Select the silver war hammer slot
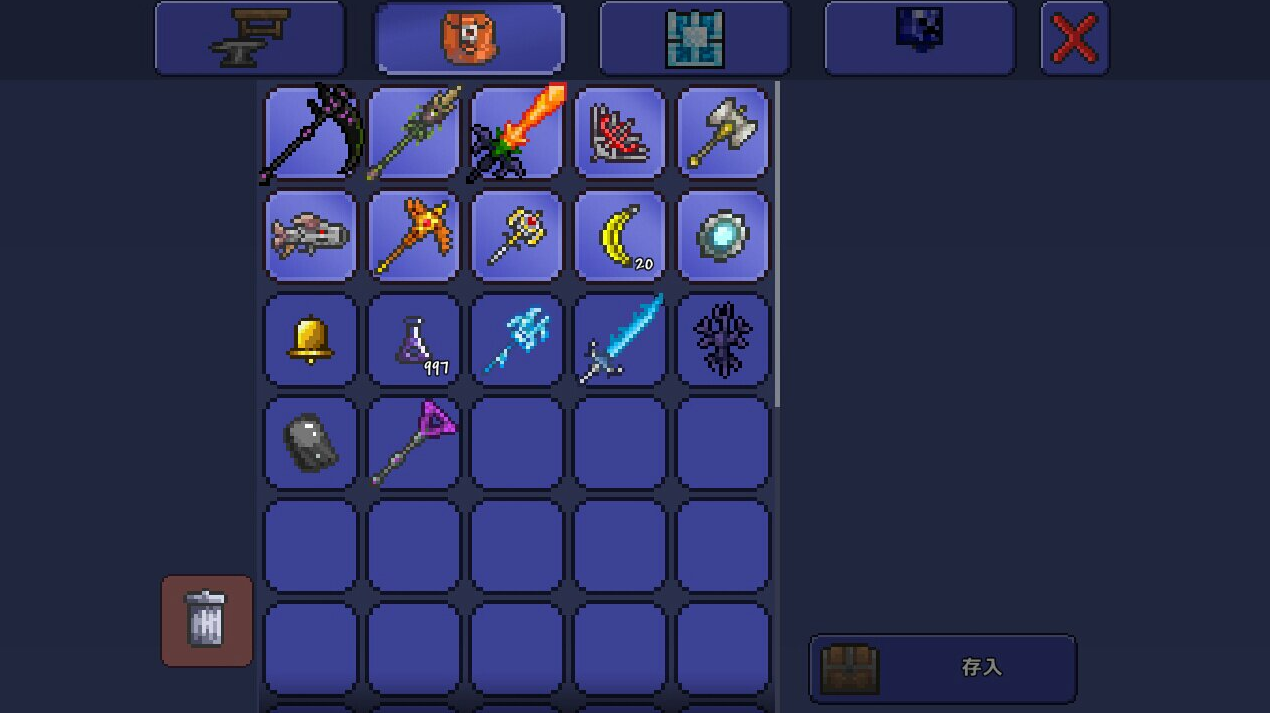Image resolution: width=1270 pixels, height=713 pixels. [723, 133]
